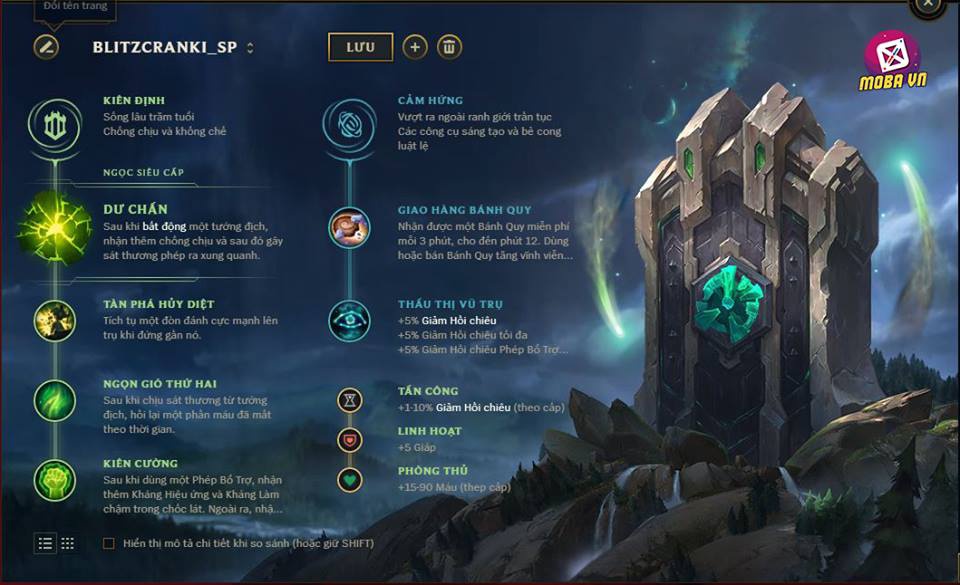The height and width of the screenshot is (585, 960).
Task: Select the Thấu Thị Vũ Trụ rune
Action: point(349,319)
